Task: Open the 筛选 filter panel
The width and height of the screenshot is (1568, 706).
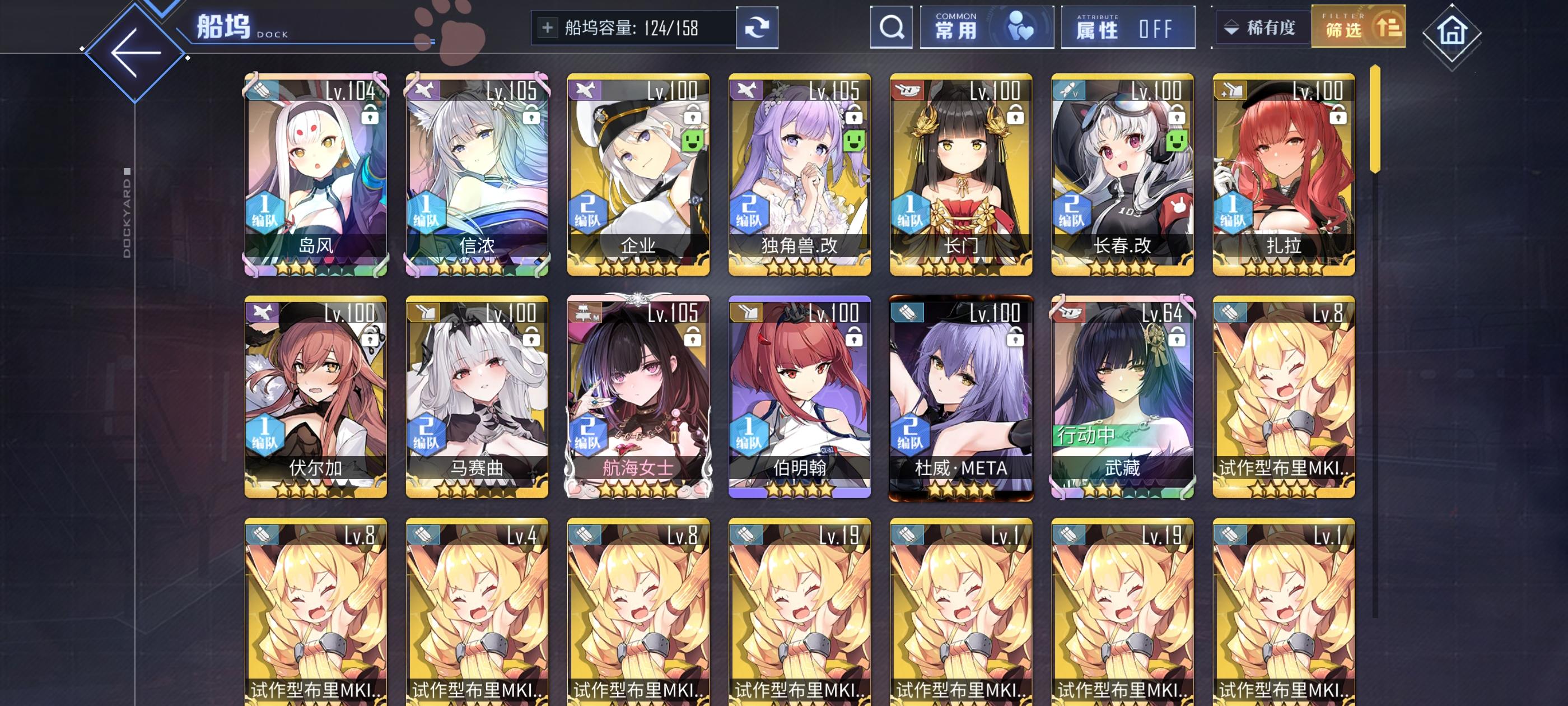Action: tap(1358, 27)
